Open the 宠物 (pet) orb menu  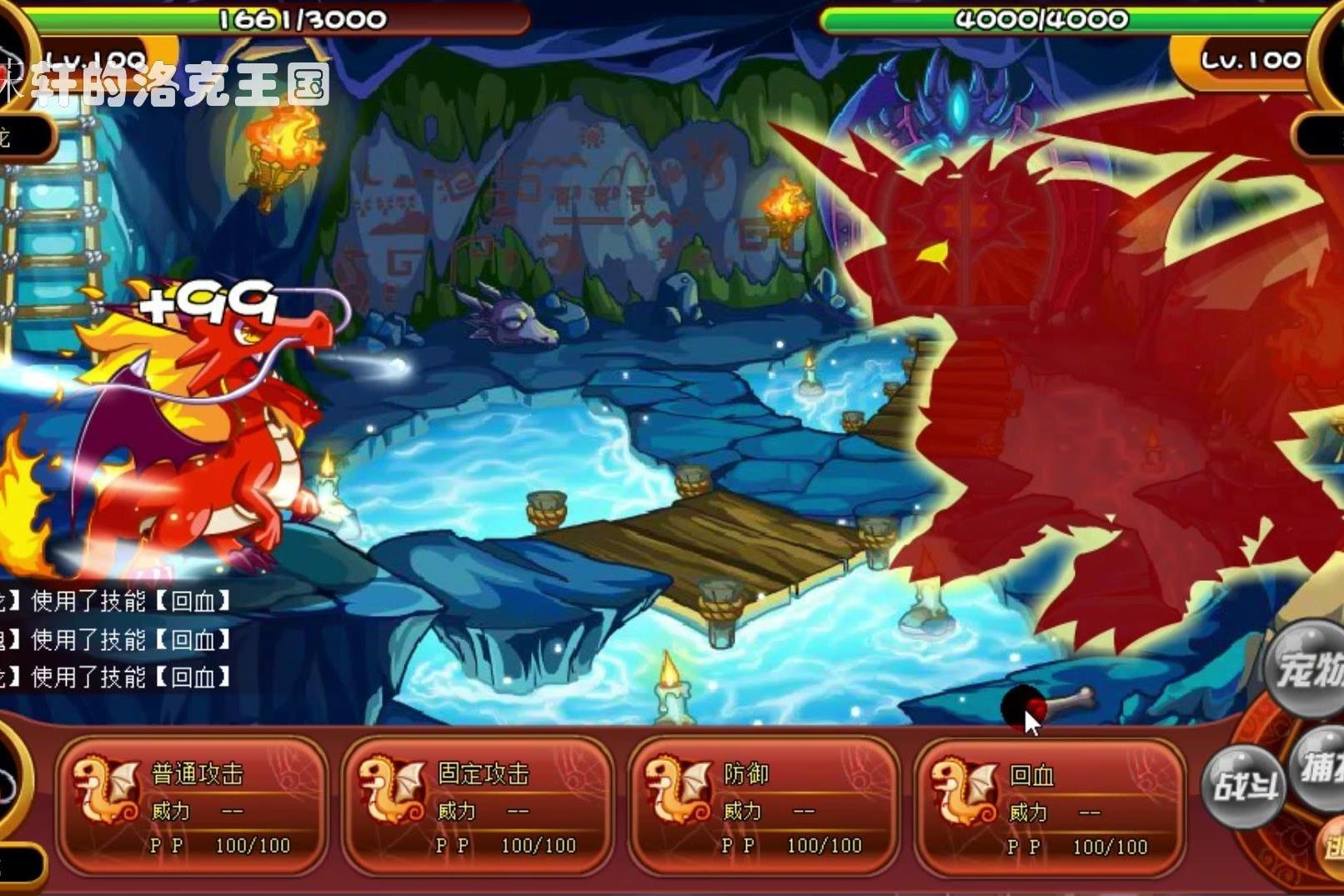coord(1307,668)
